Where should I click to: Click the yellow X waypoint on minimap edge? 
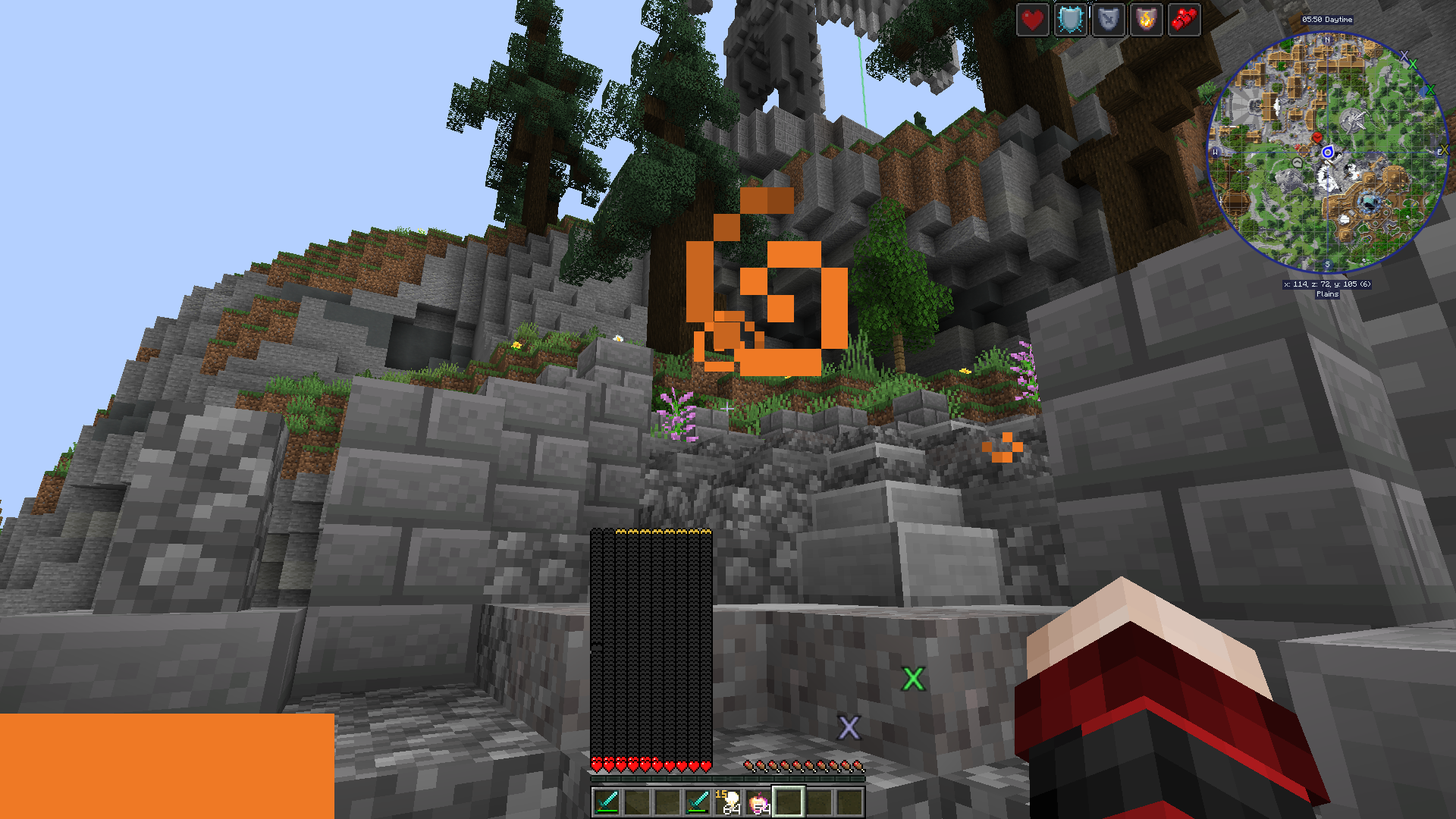coord(1443,150)
